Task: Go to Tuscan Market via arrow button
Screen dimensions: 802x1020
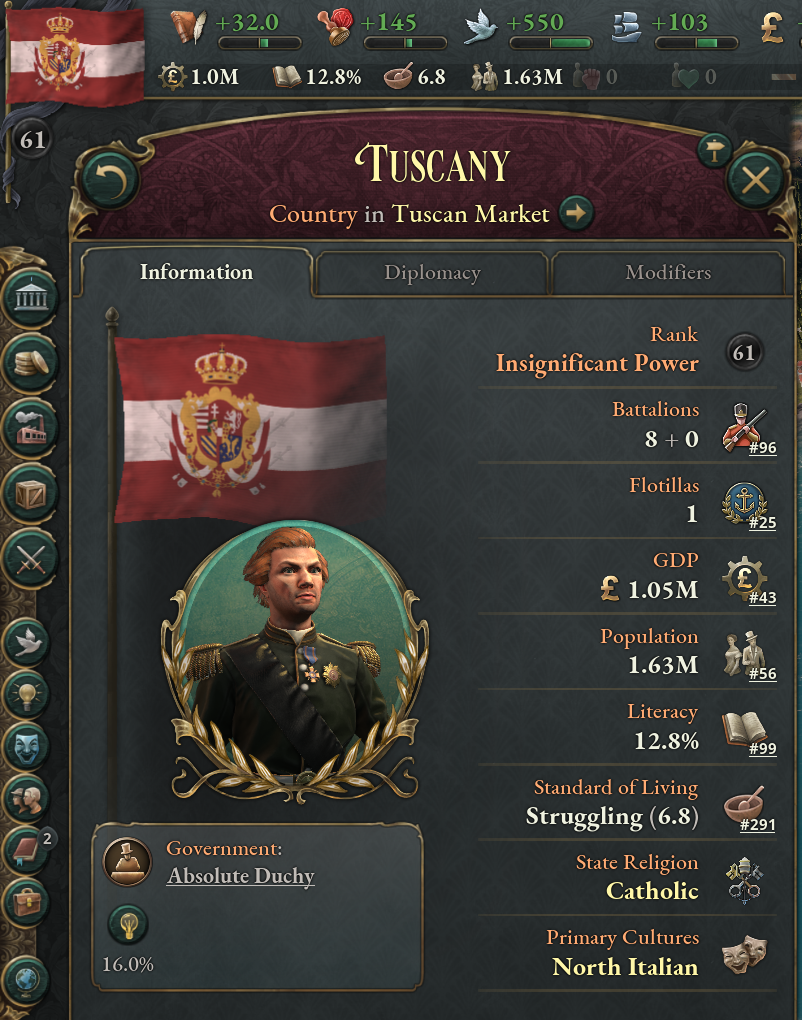Action: click(577, 213)
